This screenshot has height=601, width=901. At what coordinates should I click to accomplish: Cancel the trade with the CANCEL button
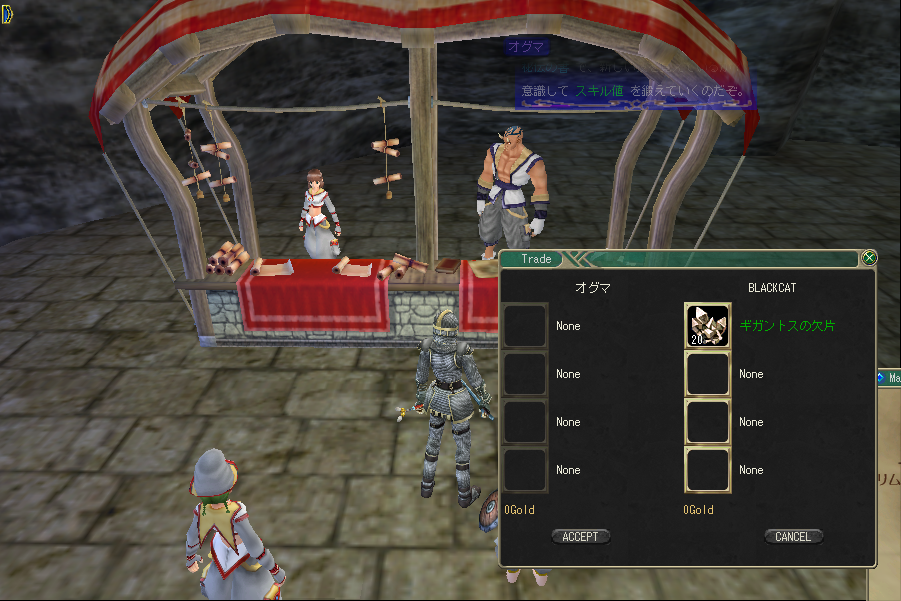[793, 537]
